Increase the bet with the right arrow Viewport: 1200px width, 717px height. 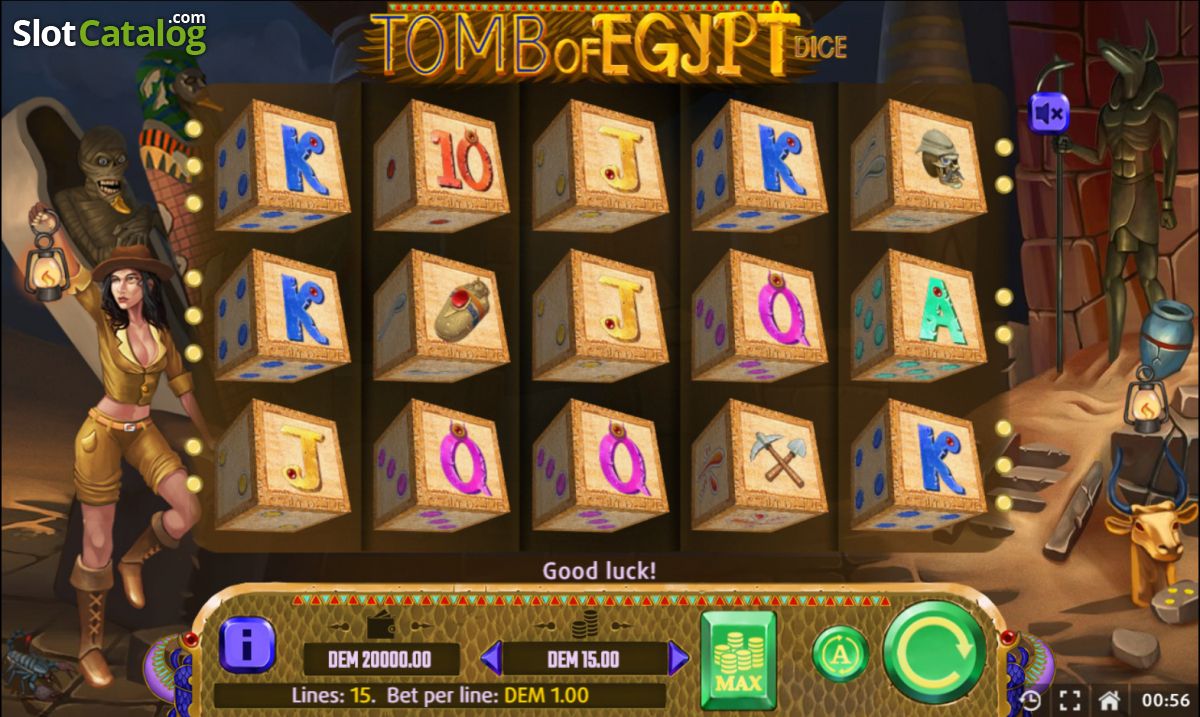[679, 659]
